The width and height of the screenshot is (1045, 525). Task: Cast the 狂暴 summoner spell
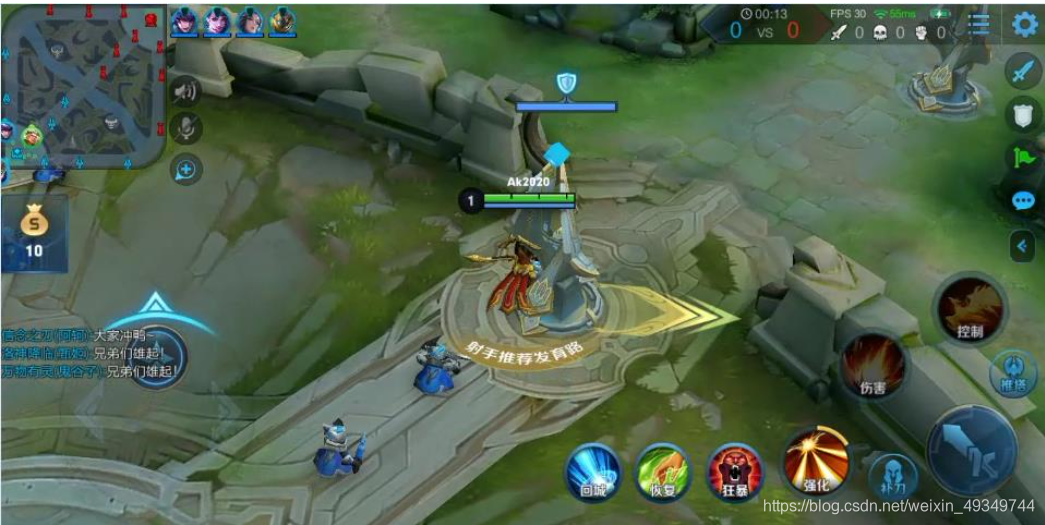click(735, 471)
